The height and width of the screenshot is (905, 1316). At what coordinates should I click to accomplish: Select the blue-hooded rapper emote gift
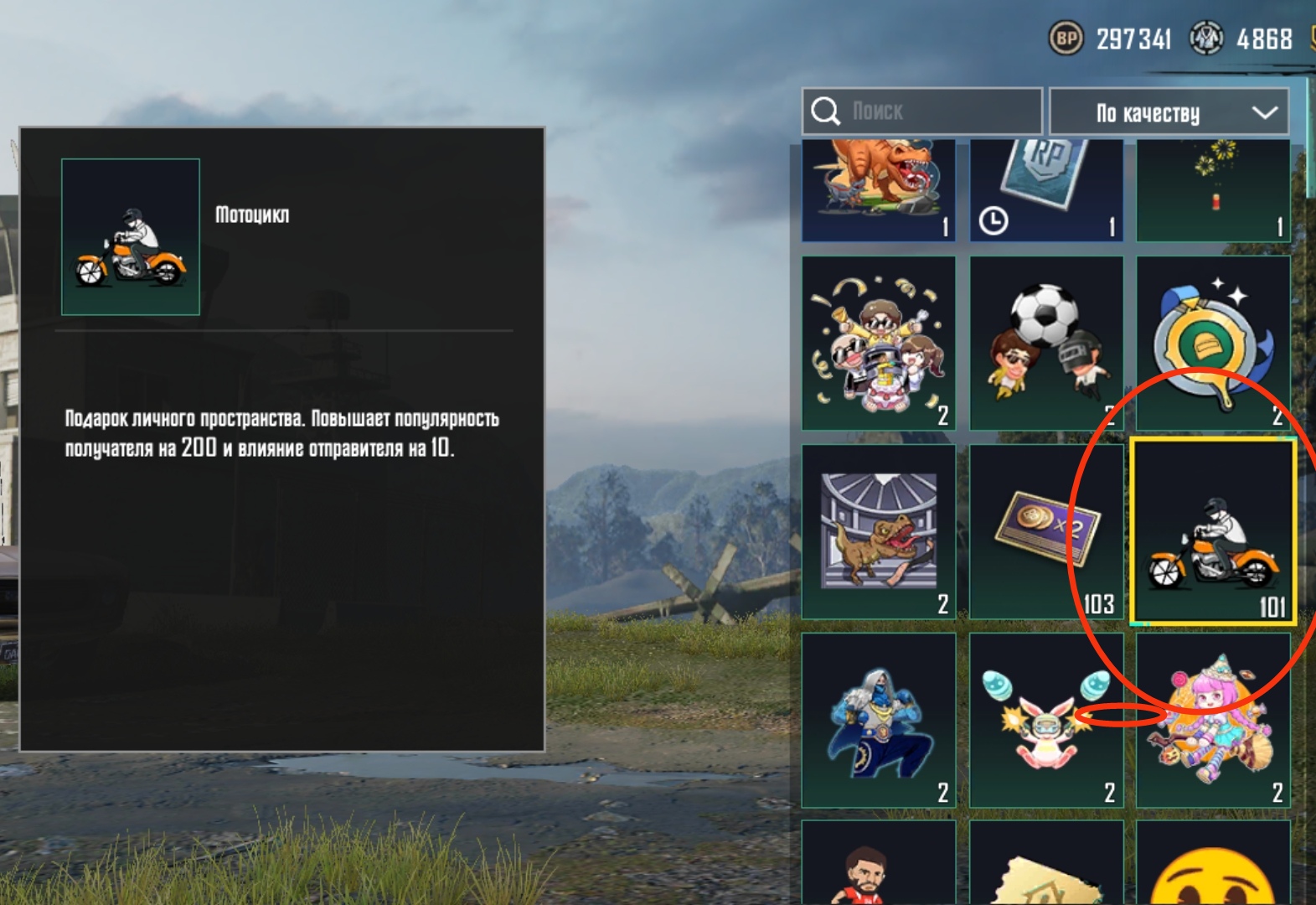(x=876, y=721)
